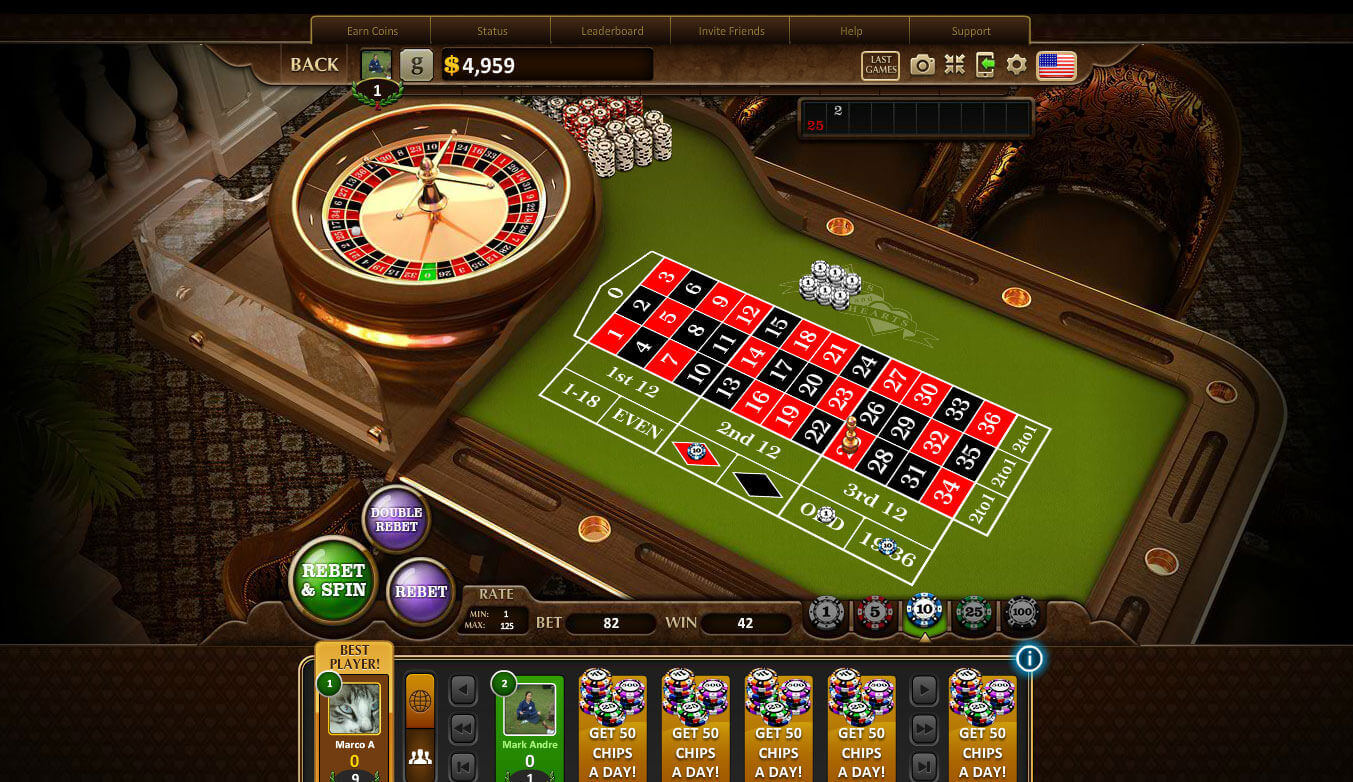Click the purple Rebet button
Image resolution: width=1353 pixels, height=782 pixels.
(421, 591)
